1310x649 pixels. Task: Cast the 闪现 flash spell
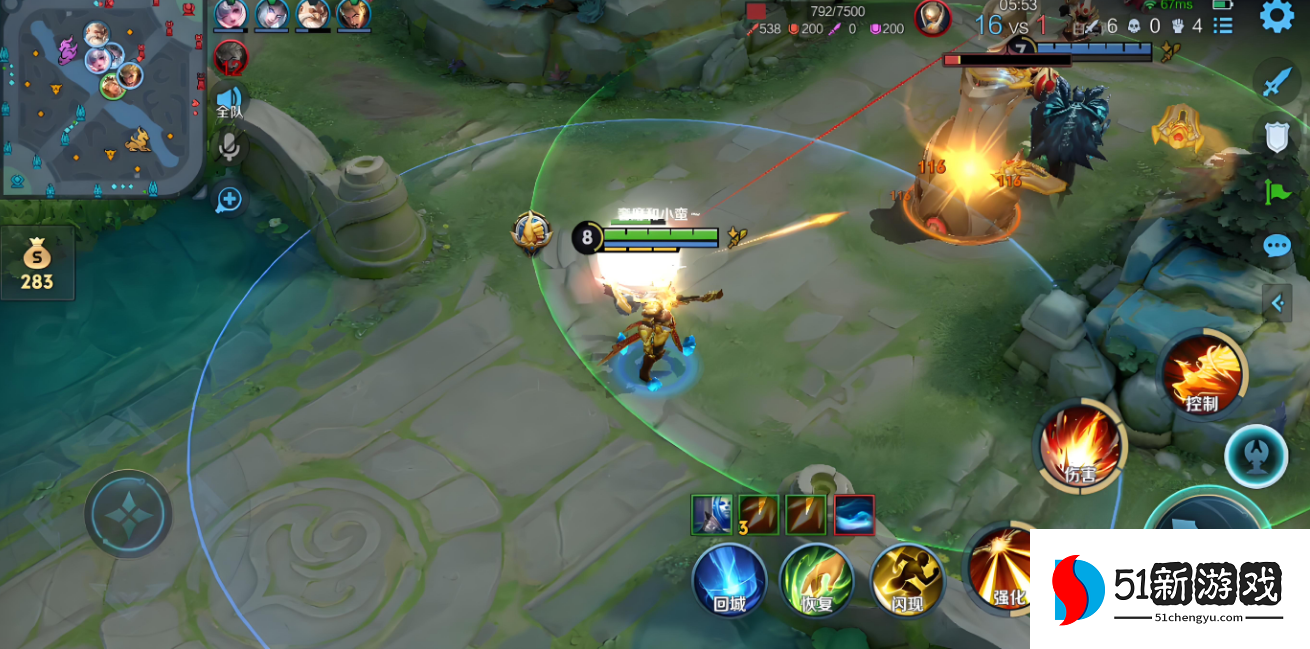(x=906, y=580)
